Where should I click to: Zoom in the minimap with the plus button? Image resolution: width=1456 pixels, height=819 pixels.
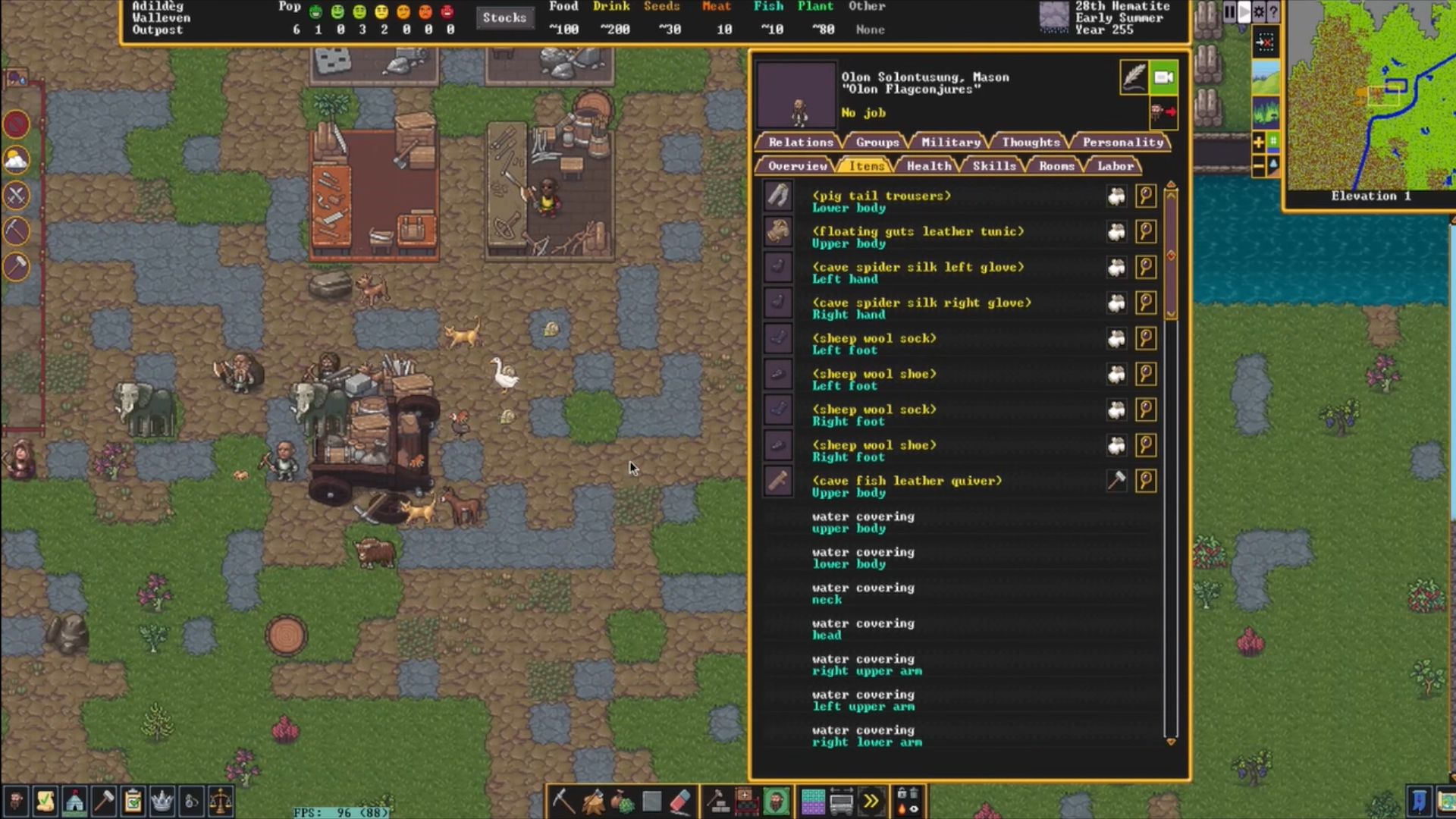1258,142
